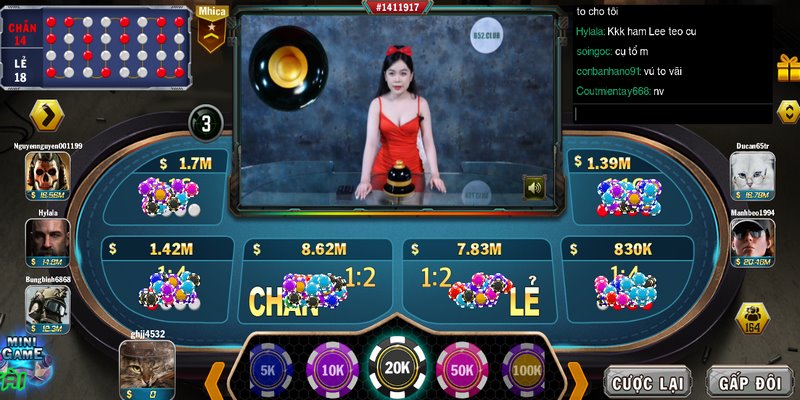Select the 50K pink chip
This screenshot has height=400, width=800.
463,369
